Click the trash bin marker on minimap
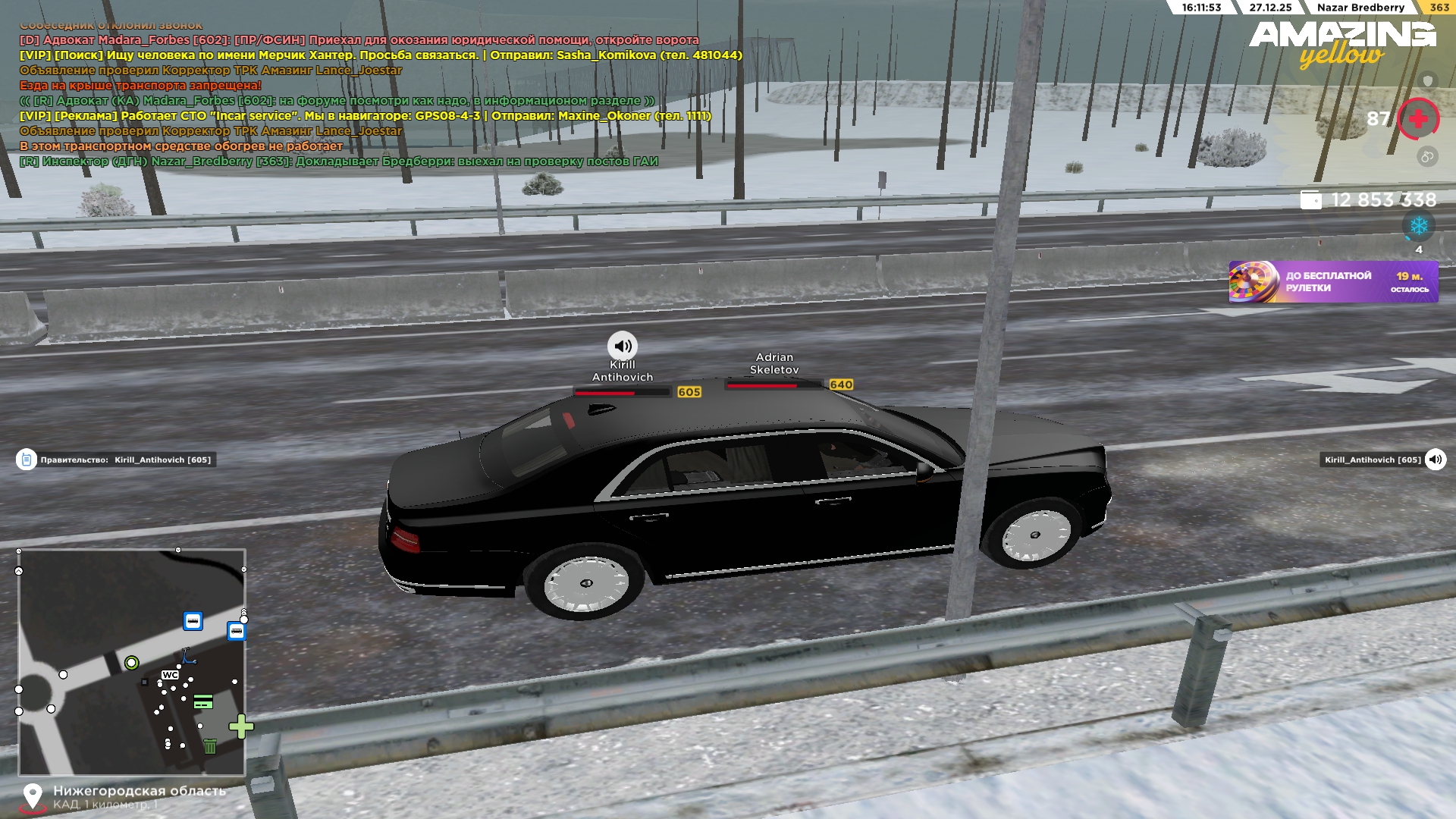This screenshot has height=819, width=1456. pyautogui.click(x=210, y=747)
